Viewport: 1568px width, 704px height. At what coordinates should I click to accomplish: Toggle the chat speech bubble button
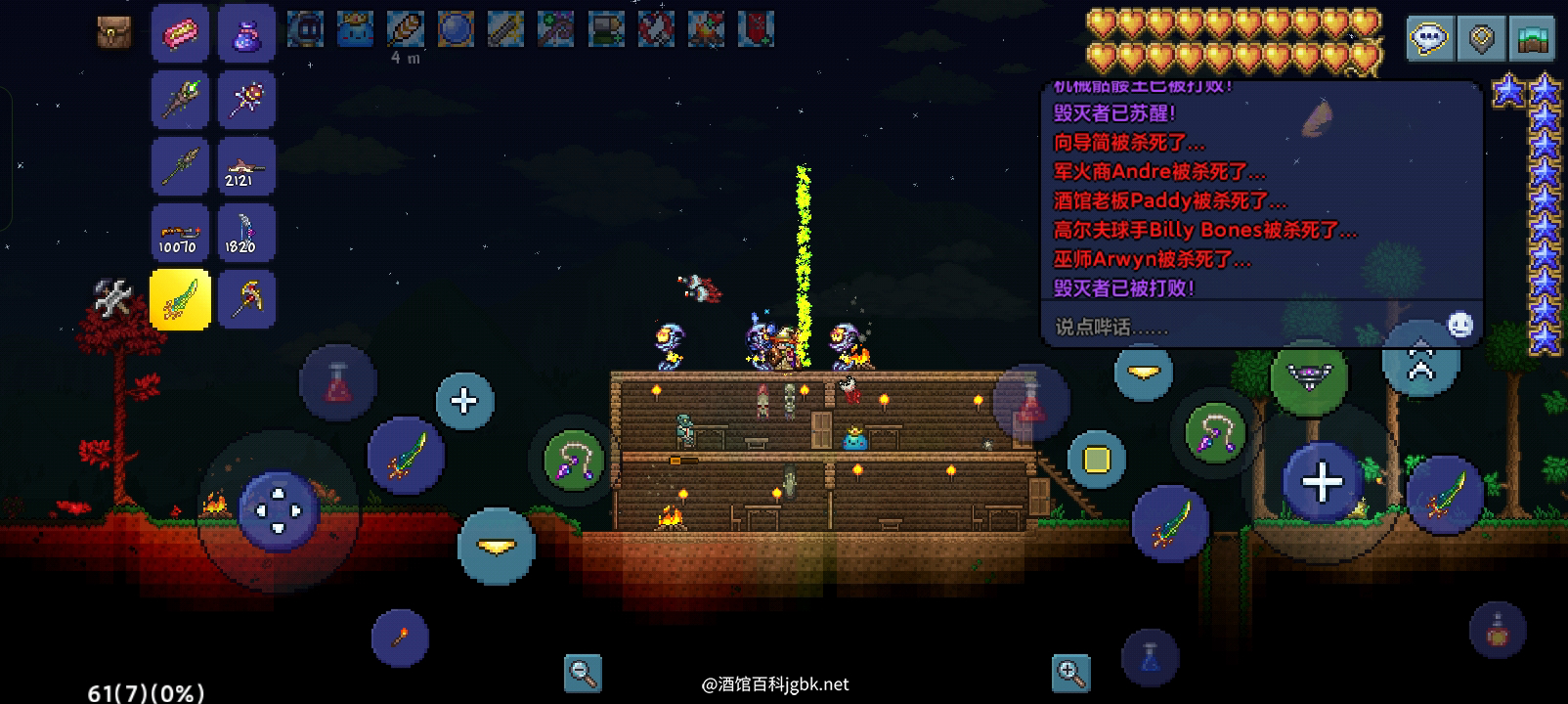1430,39
